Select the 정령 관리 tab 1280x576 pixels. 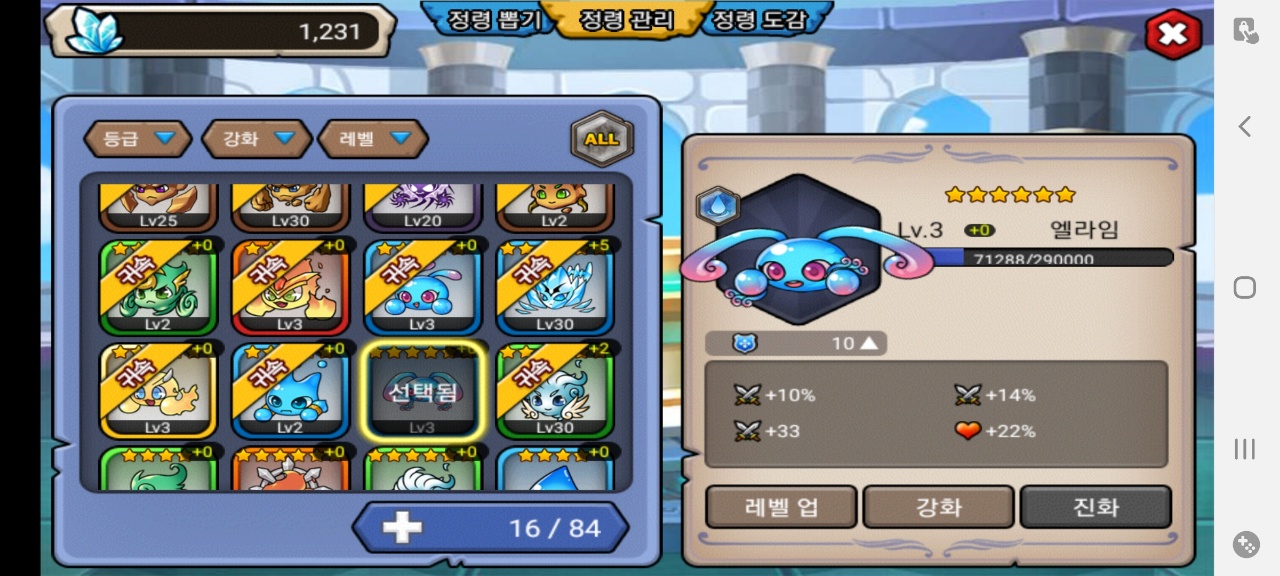[627, 19]
